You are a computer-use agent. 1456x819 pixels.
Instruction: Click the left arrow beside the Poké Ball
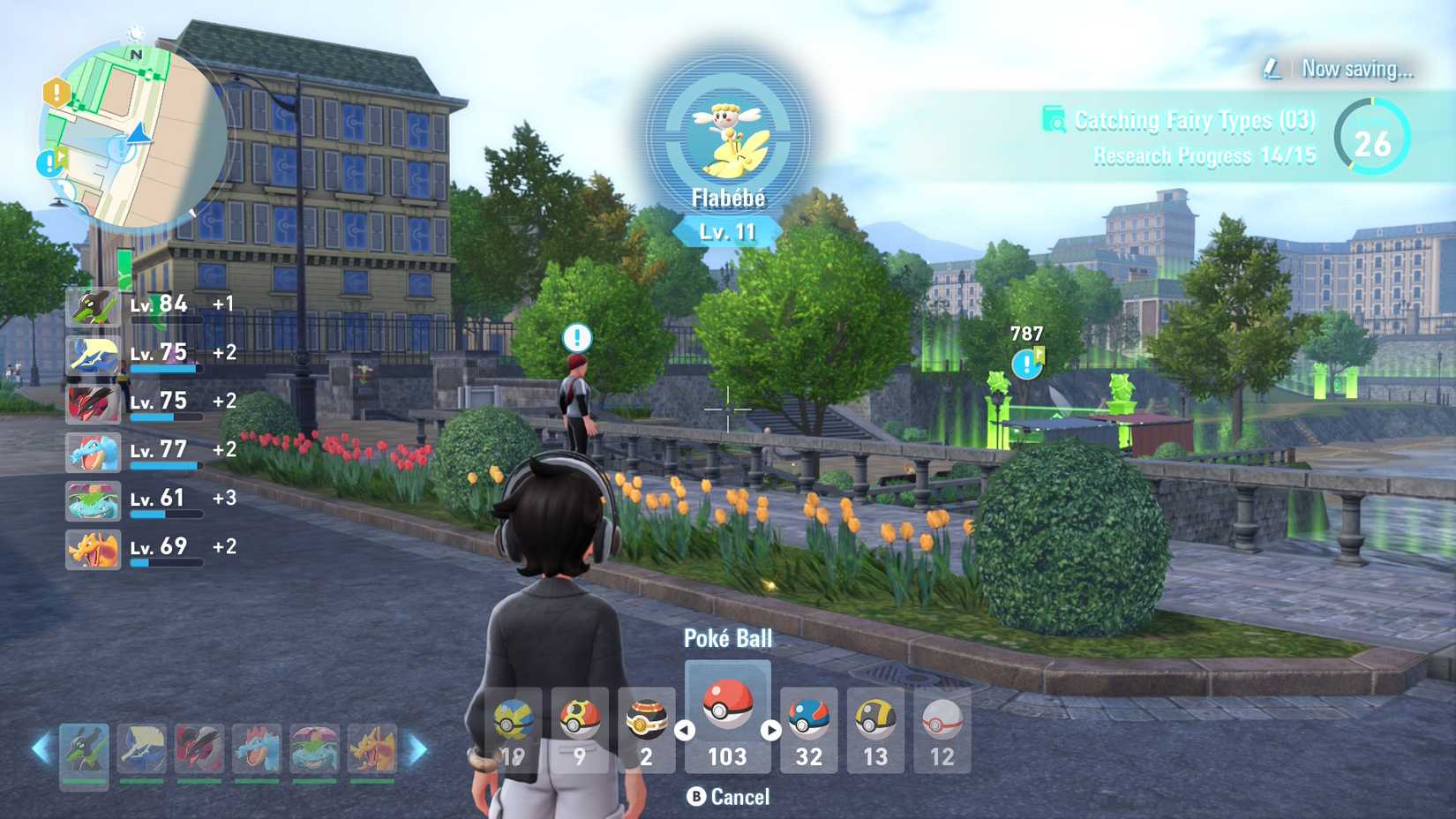[x=684, y=729]
